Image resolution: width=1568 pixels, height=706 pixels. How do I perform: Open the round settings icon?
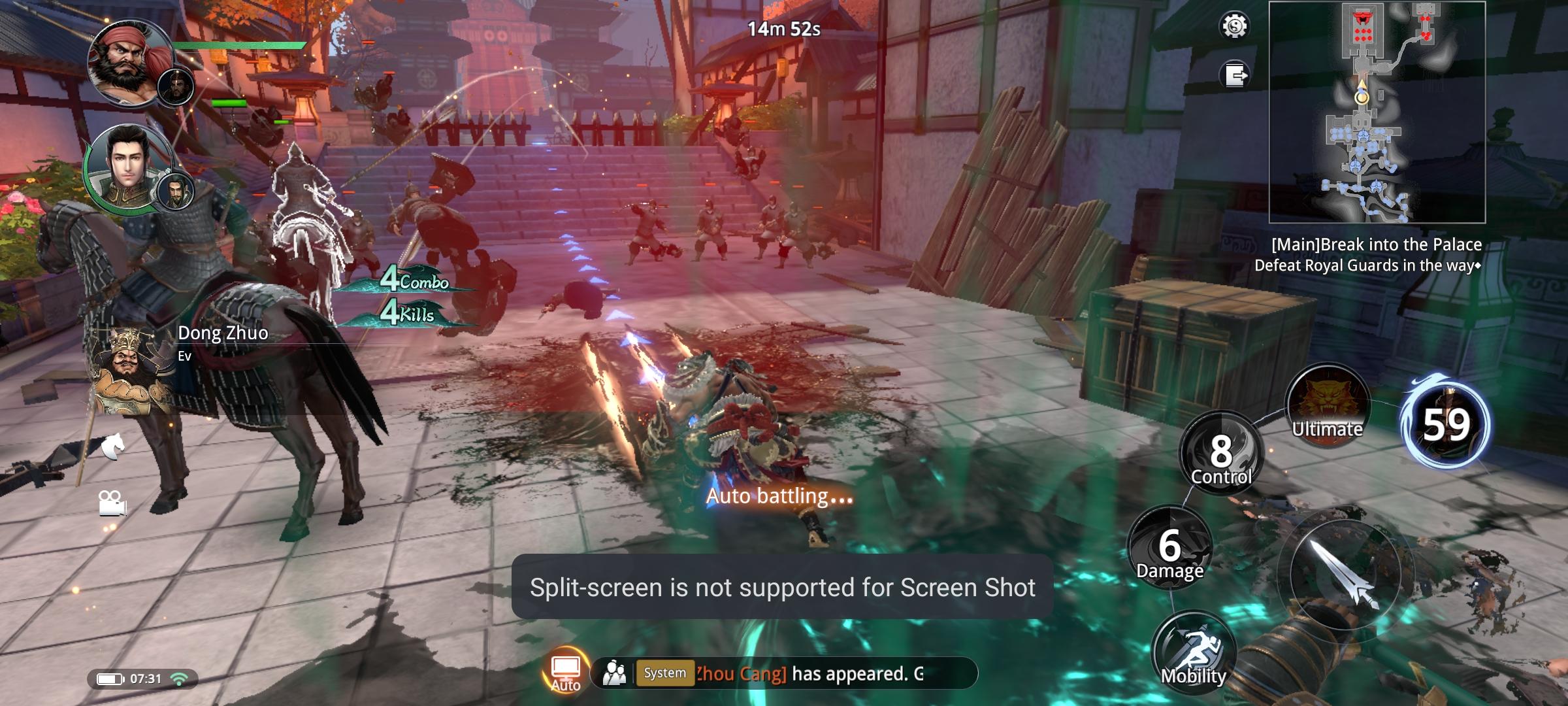(x=1234, y=26)
